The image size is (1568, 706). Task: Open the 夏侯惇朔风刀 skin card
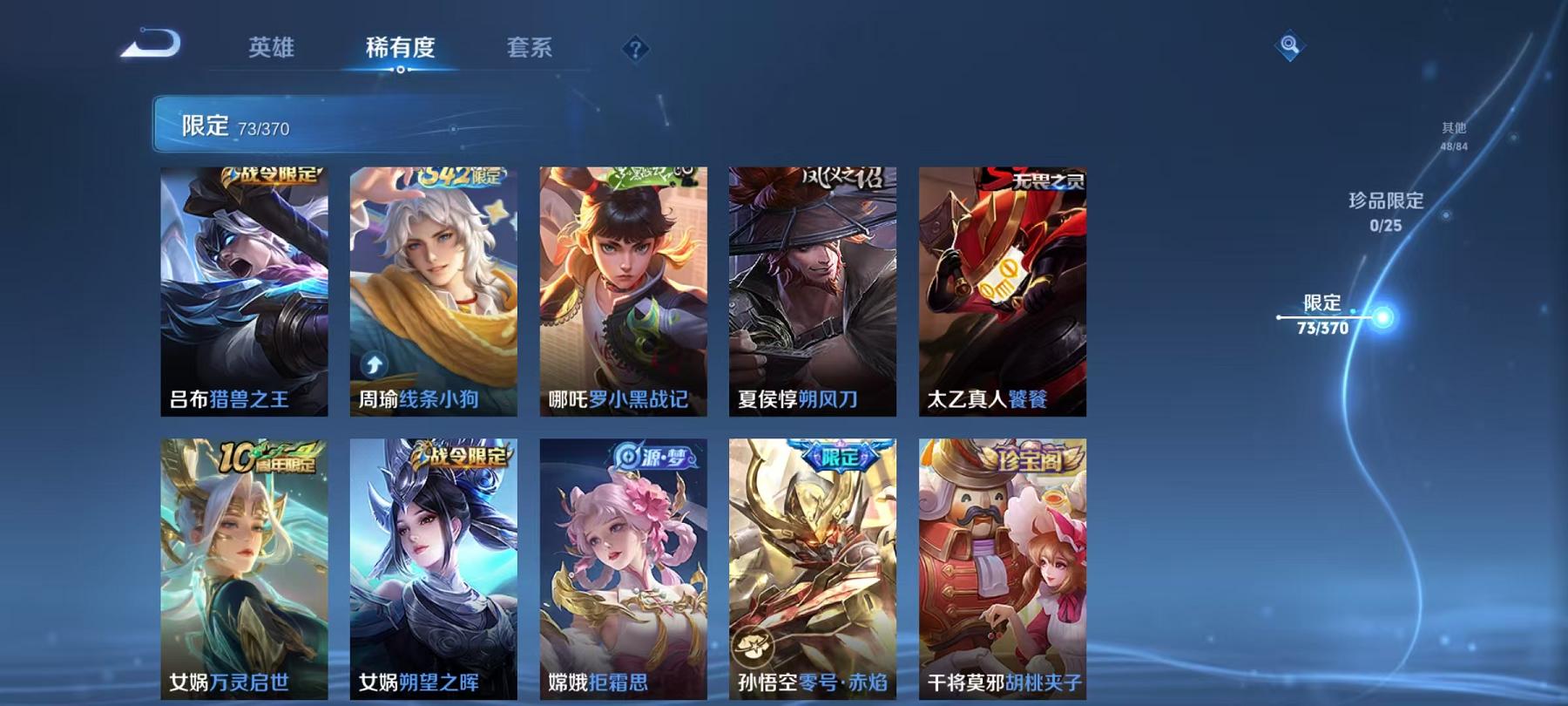click(x=812, y=292)
